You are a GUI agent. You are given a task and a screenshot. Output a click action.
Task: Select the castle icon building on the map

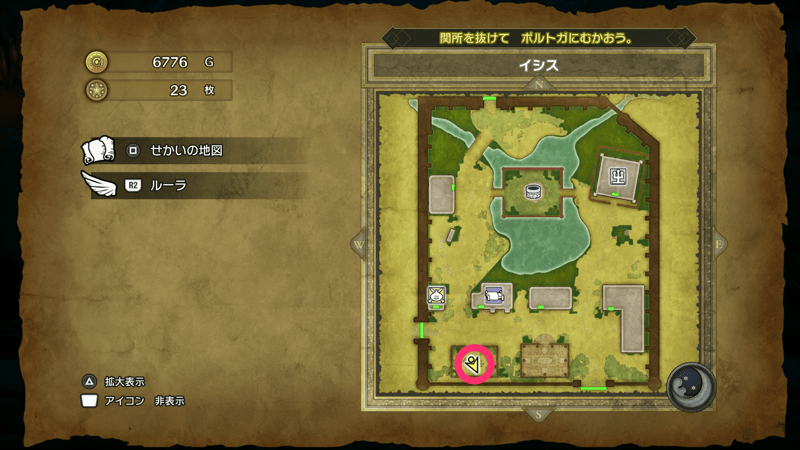tap(617, 177)
